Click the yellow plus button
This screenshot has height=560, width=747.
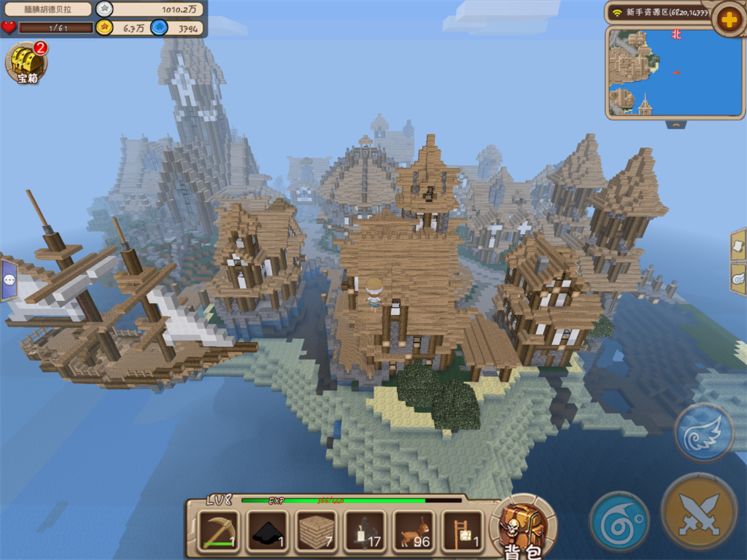[x=727, y=19]
